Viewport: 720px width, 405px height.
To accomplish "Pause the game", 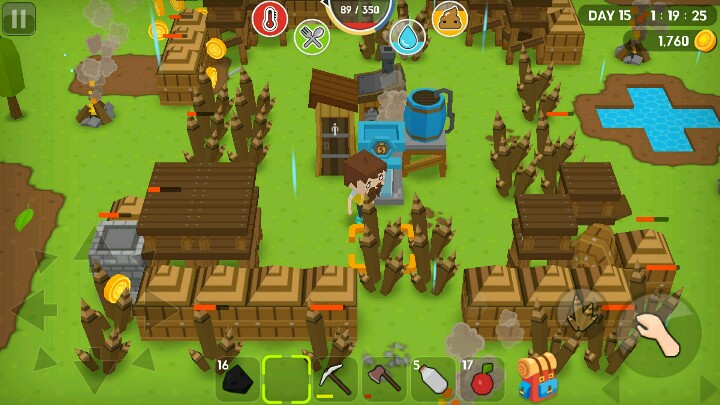I will pos(18,18).
